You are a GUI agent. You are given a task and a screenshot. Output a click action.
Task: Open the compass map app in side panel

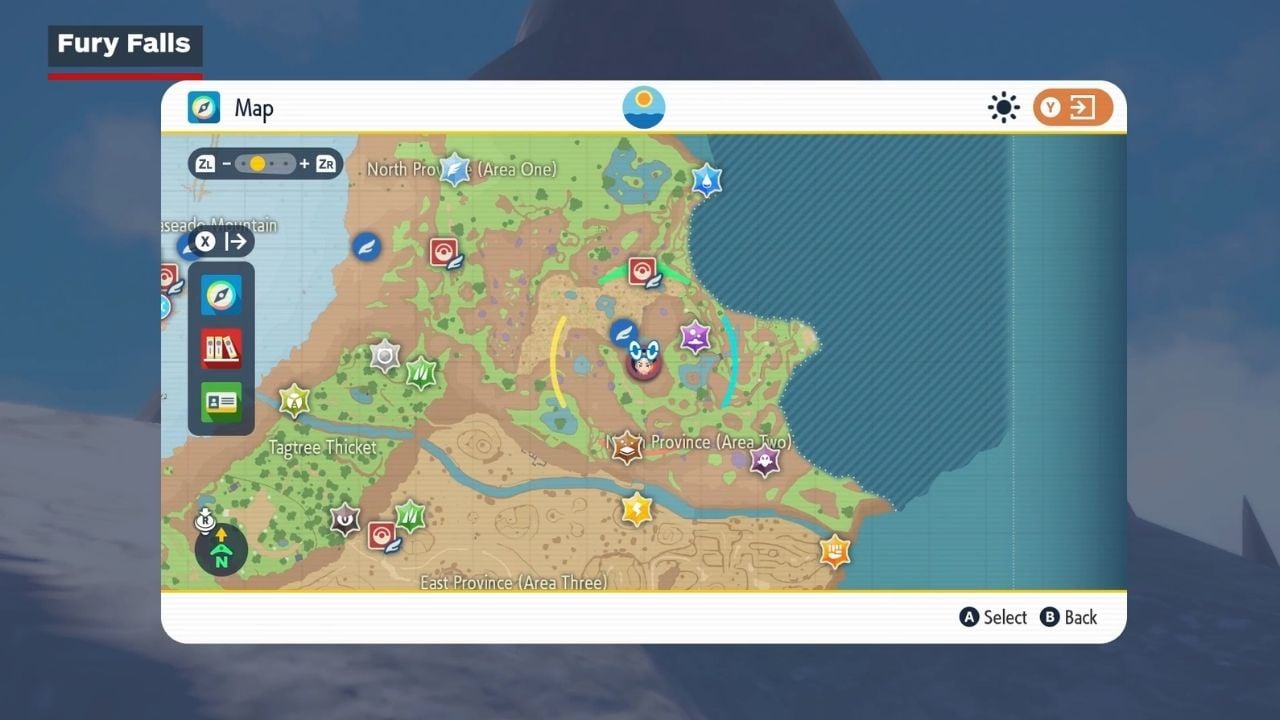[x=221, y=295]
